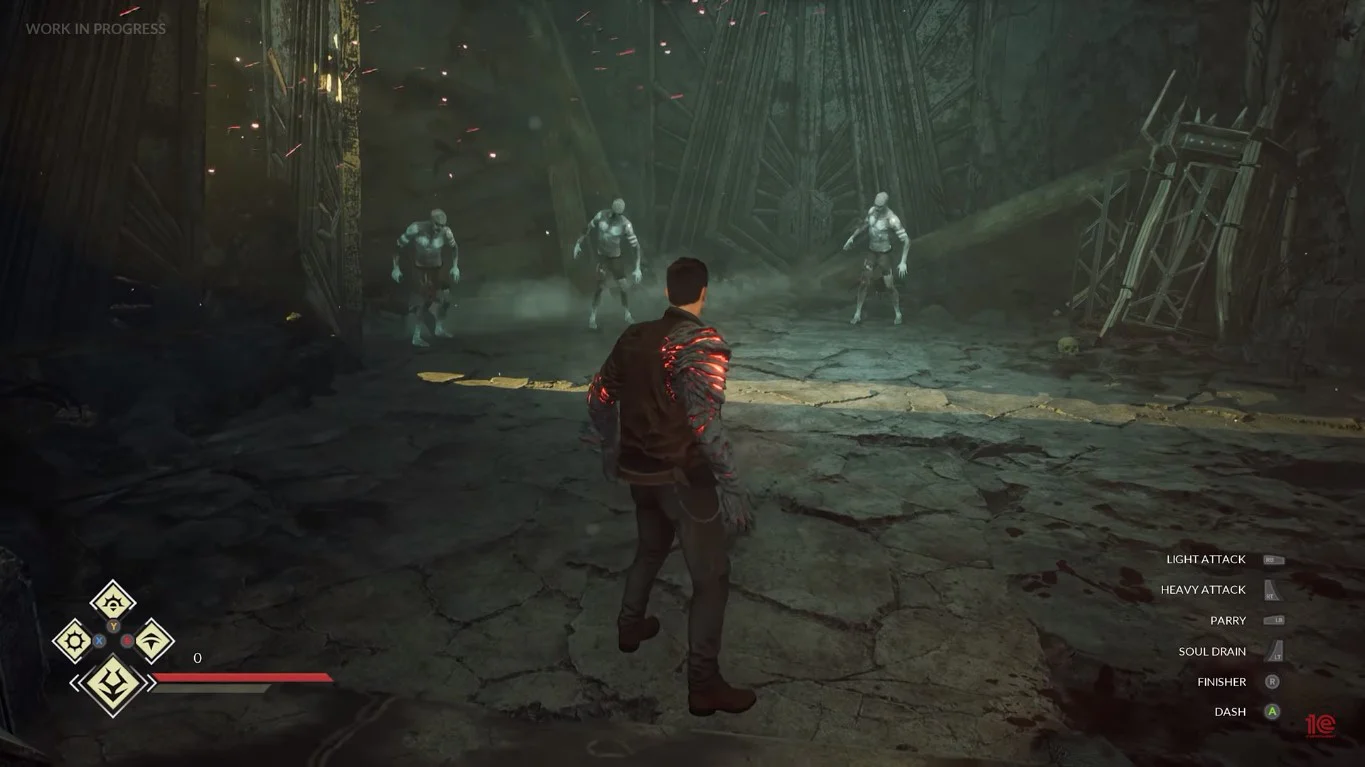Activate the large fanged ability icon
Viewport: 1365px width, 767px height.
[114, 682]
